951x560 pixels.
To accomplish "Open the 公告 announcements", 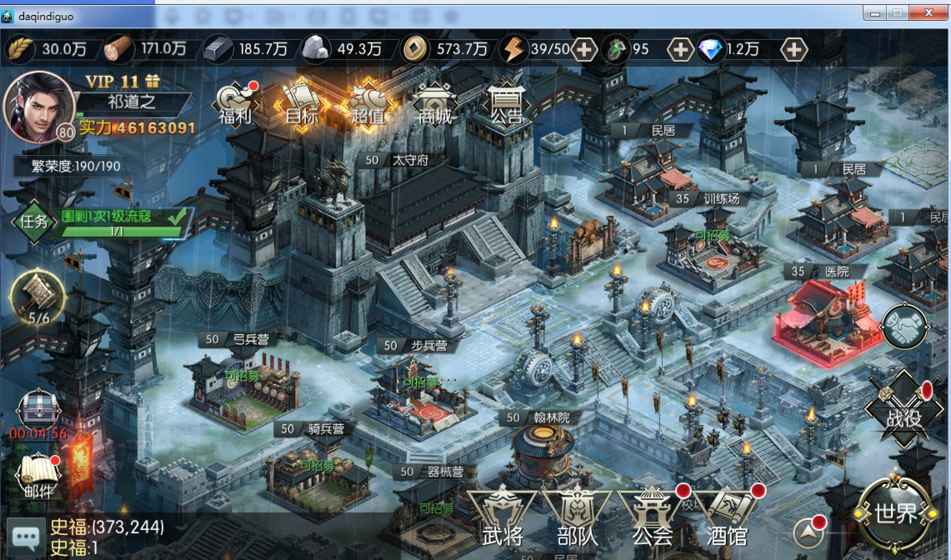I will (x=506, y=104).
